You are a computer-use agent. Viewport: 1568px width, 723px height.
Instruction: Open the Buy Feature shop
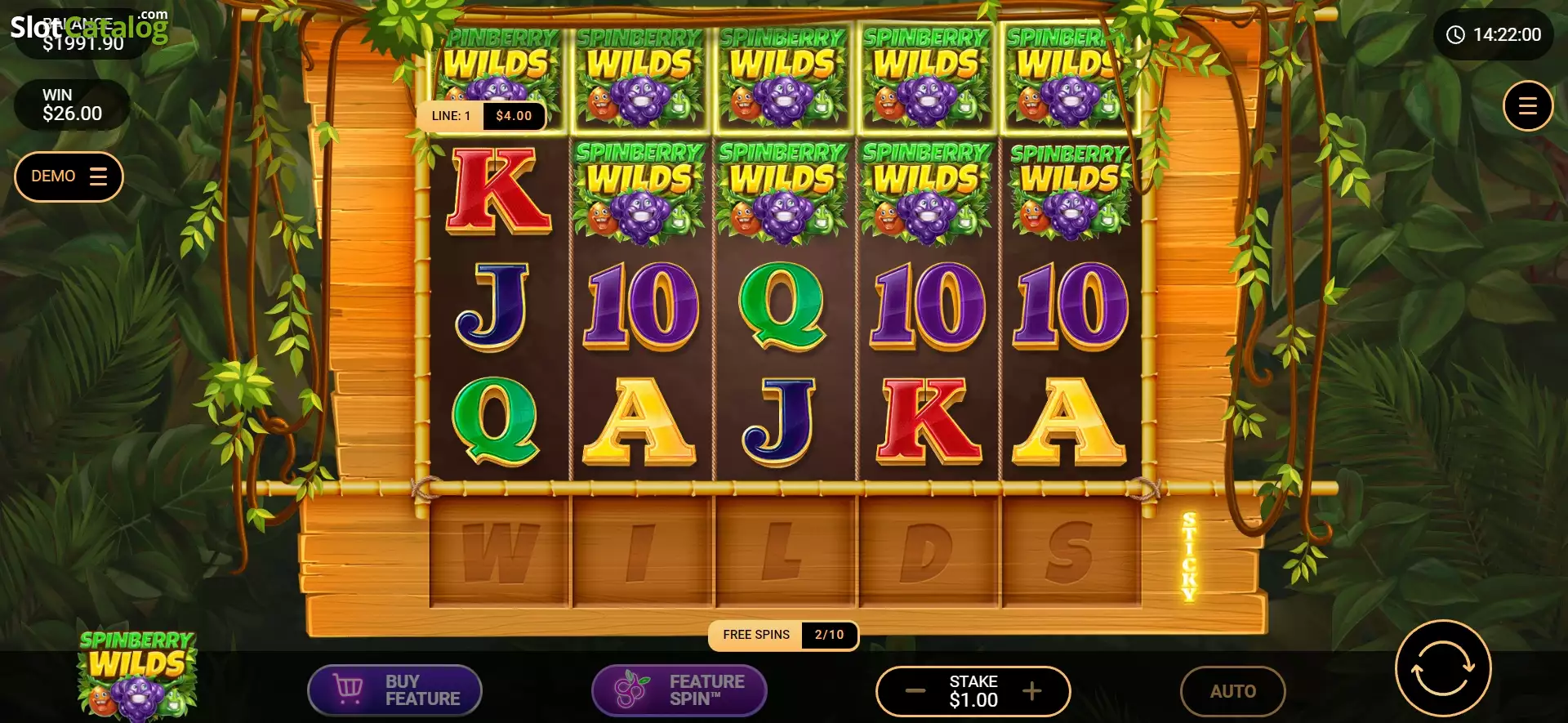coord(394,690)
